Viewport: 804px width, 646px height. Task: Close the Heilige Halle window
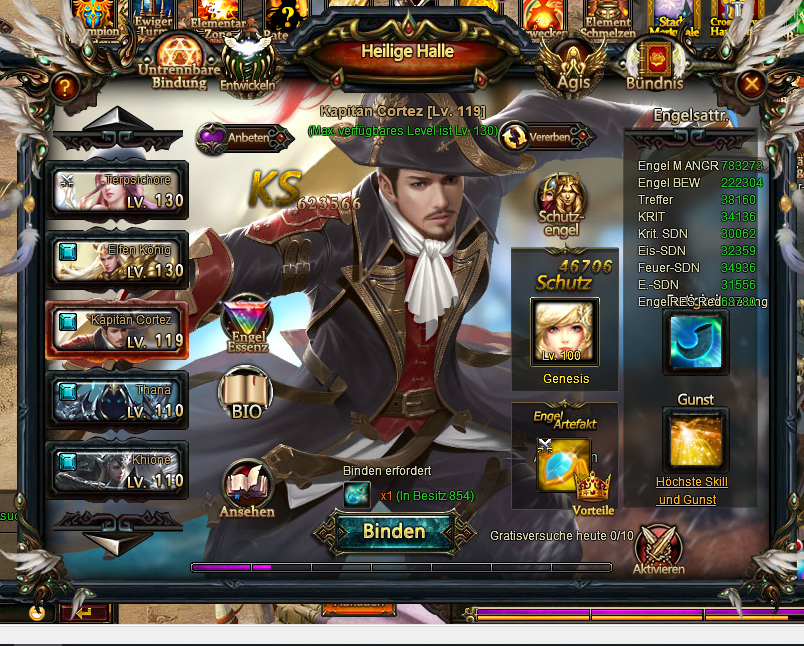(752, 86)
